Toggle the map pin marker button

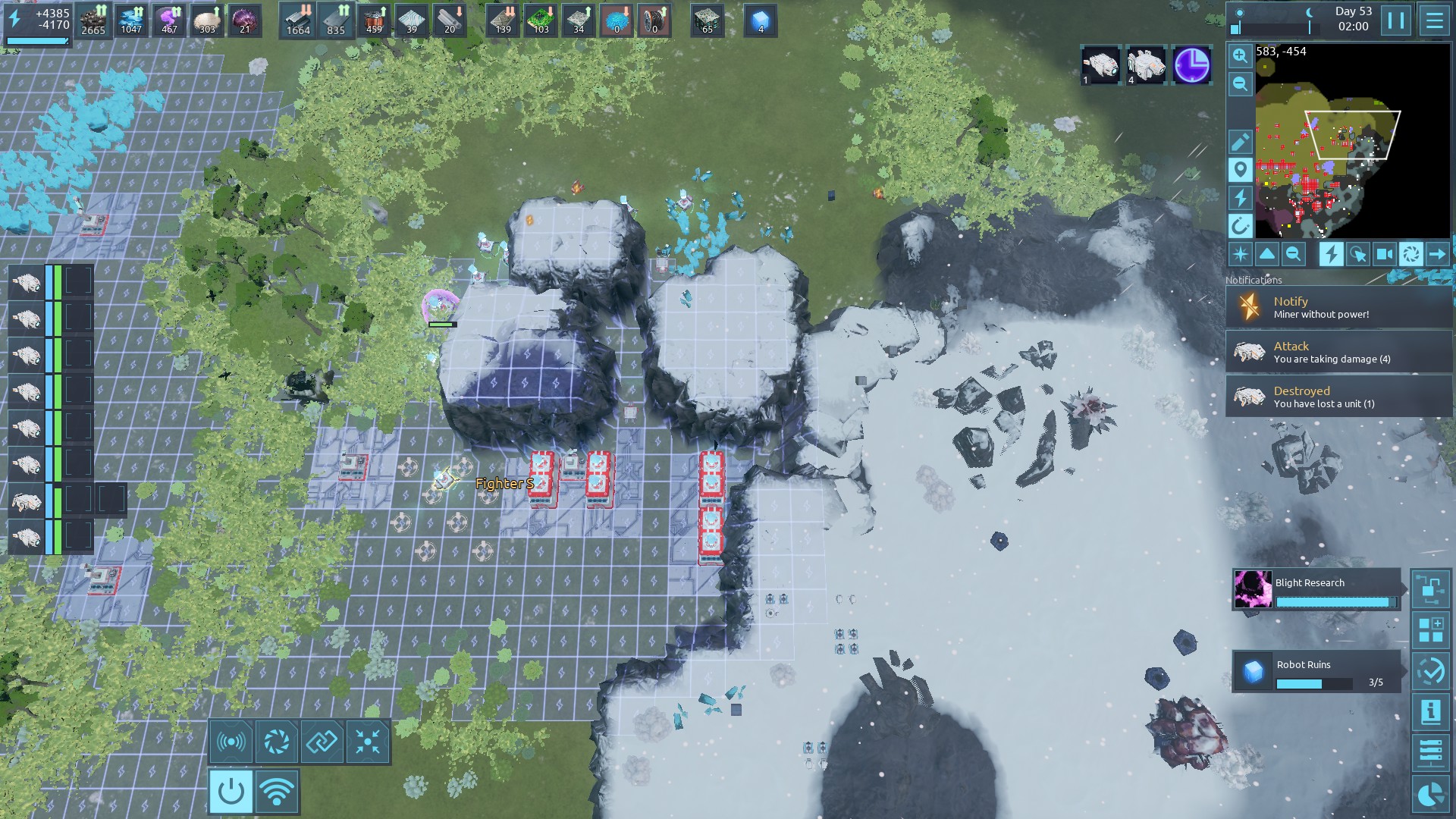(1240, 170)
